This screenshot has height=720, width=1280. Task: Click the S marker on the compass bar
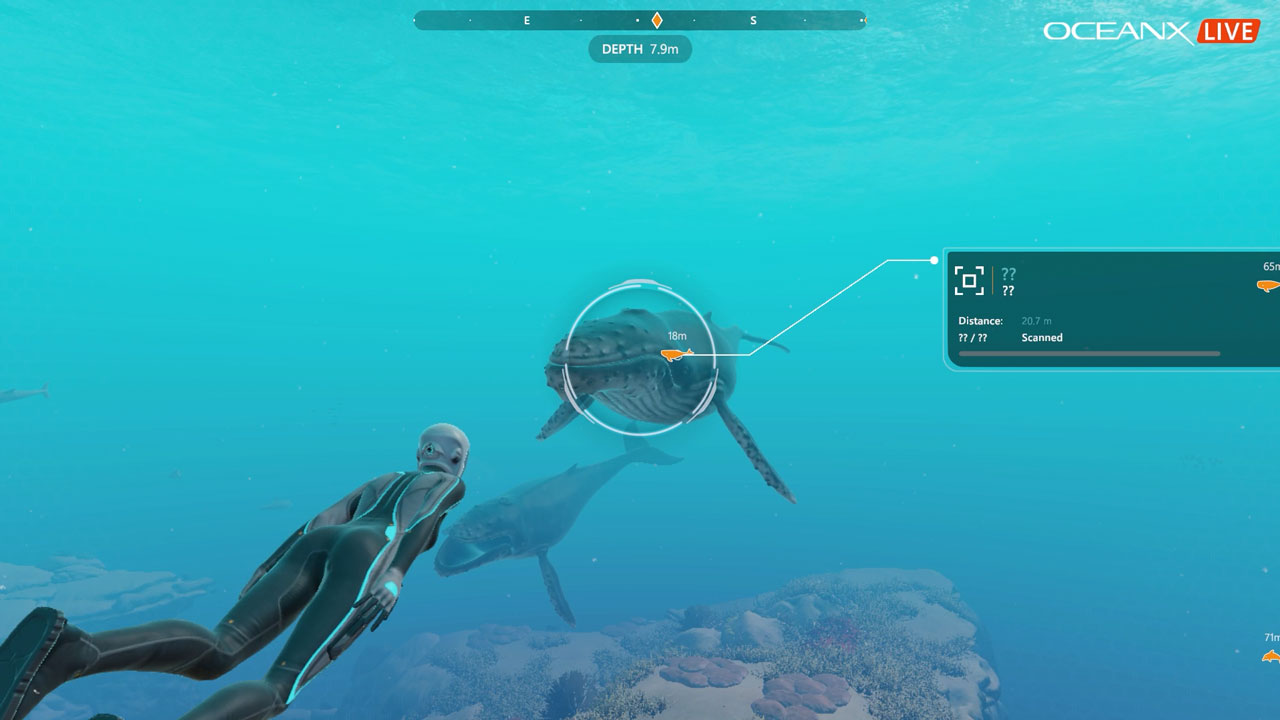coord(753,19)
